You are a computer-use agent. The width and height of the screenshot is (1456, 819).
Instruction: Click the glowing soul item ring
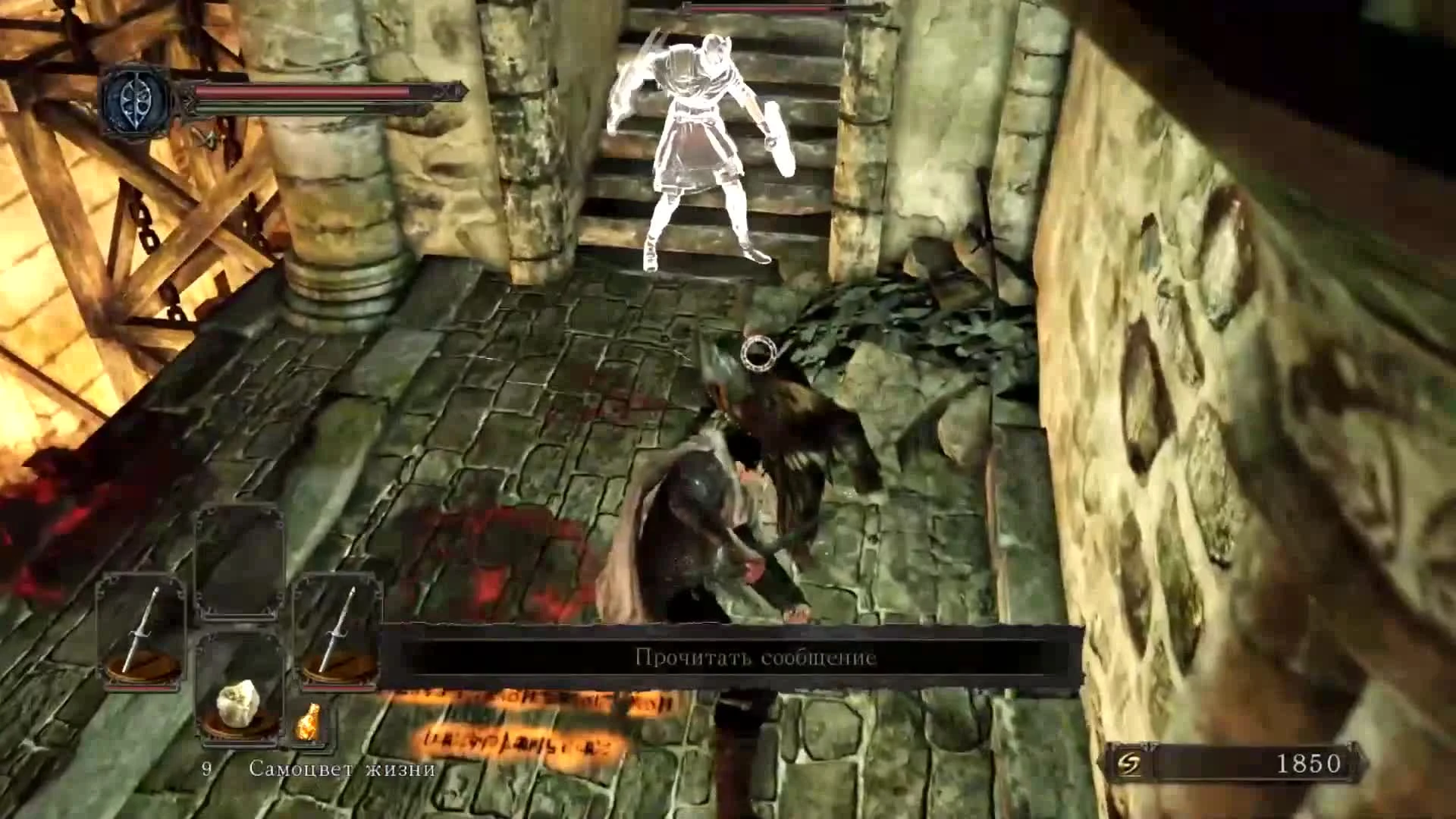point(758,353)
